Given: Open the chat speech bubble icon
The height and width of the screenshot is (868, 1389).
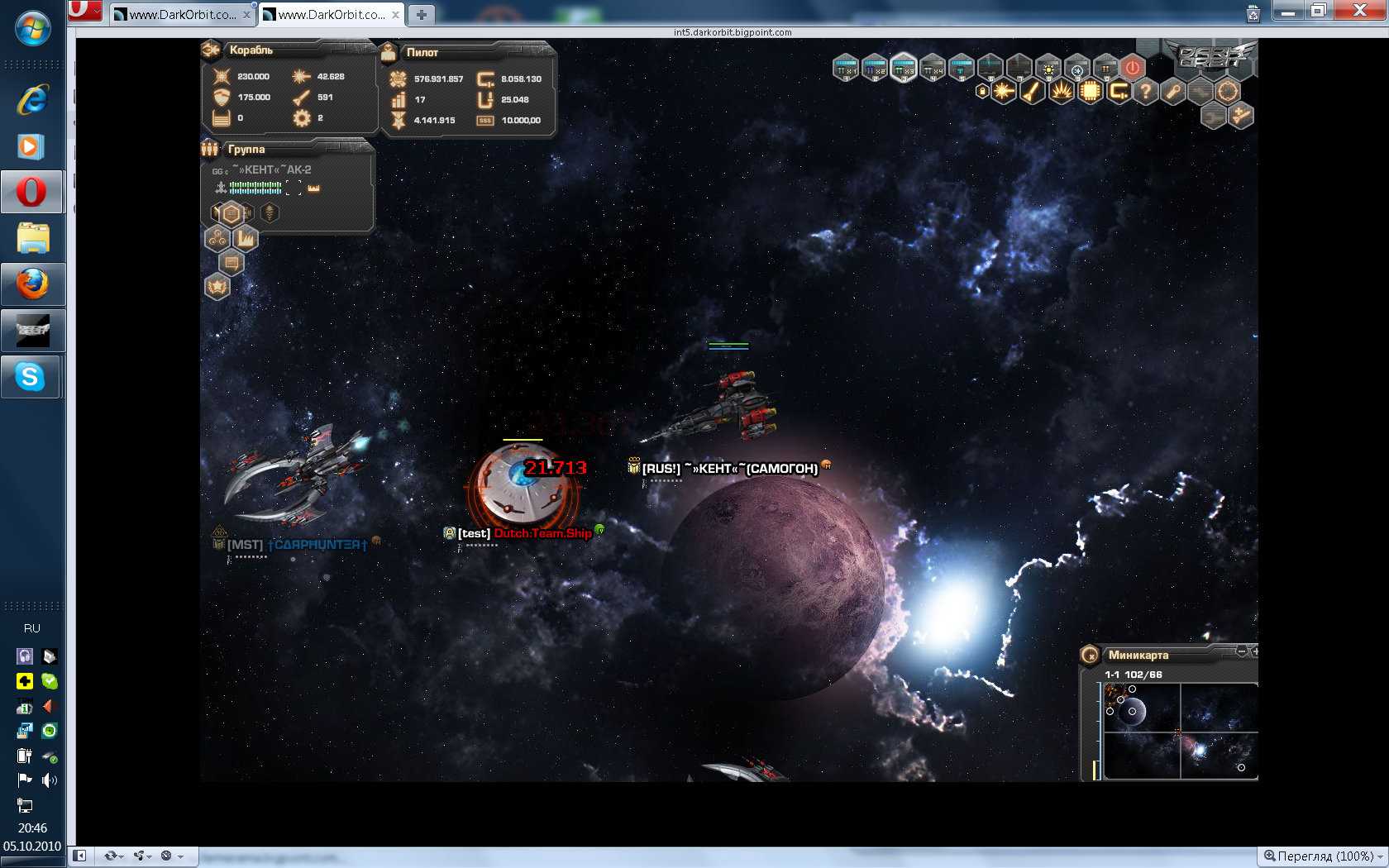Looking at the screenshot, I should click(231, 263).
